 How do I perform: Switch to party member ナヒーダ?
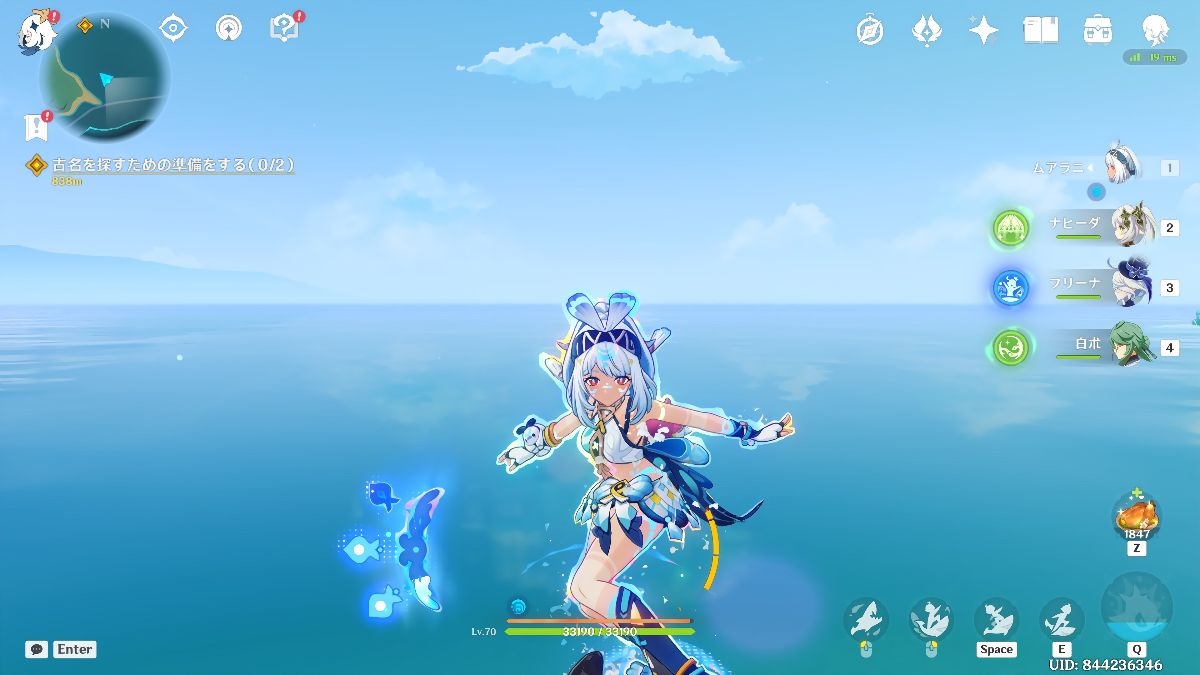click(x=1130, y=227)
